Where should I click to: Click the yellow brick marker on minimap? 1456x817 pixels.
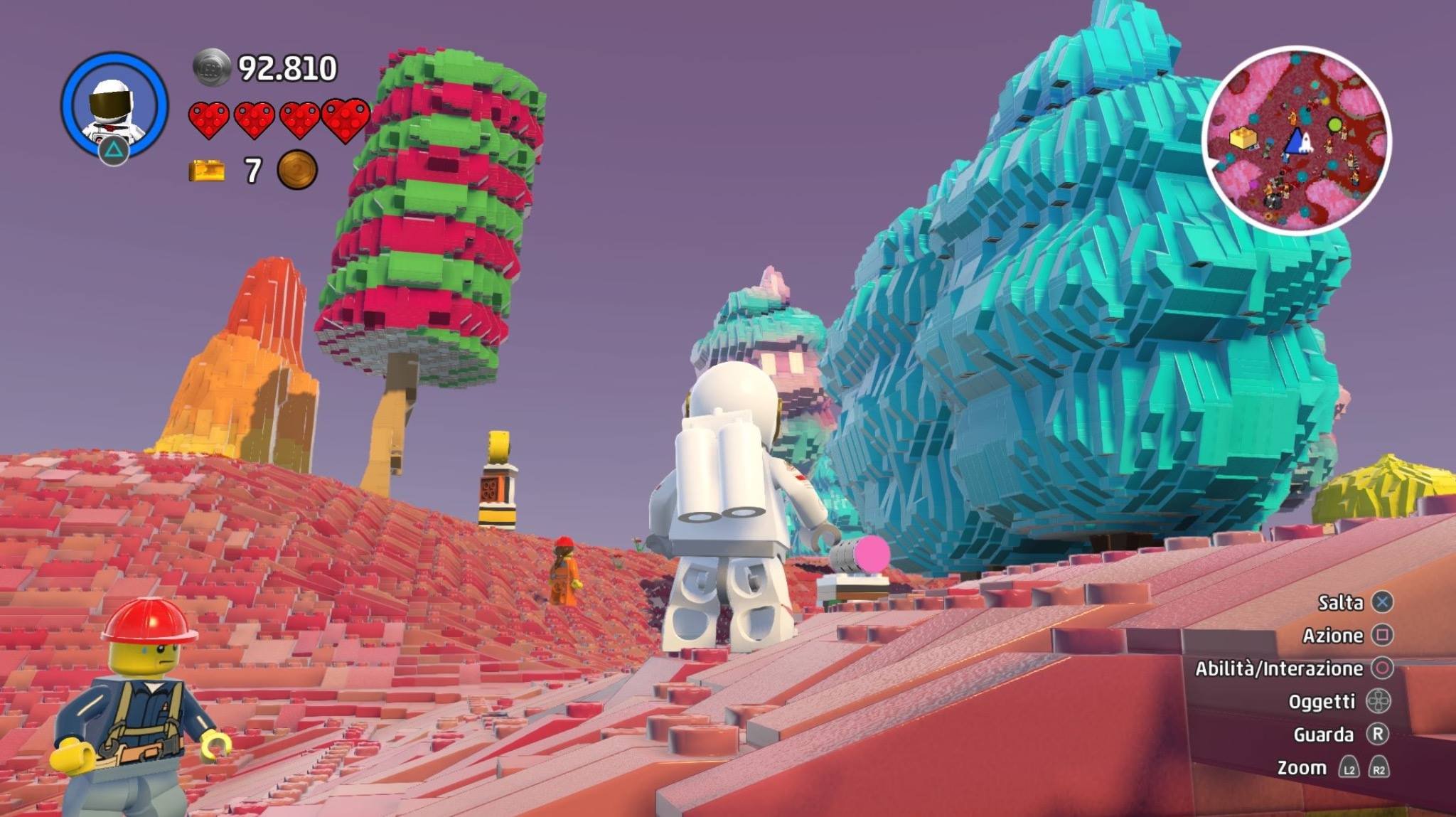[x=1243, y=138]
